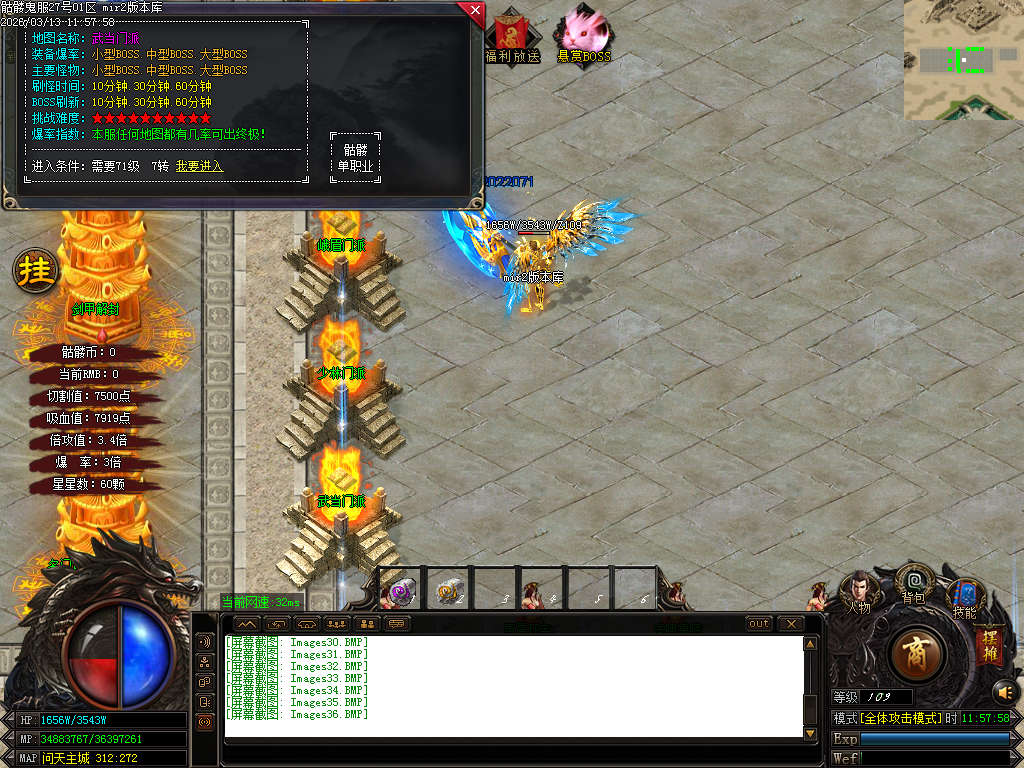Open the 人物 character panel
The width and height of the screenshot is (1024, 768).
click(859, 592)
